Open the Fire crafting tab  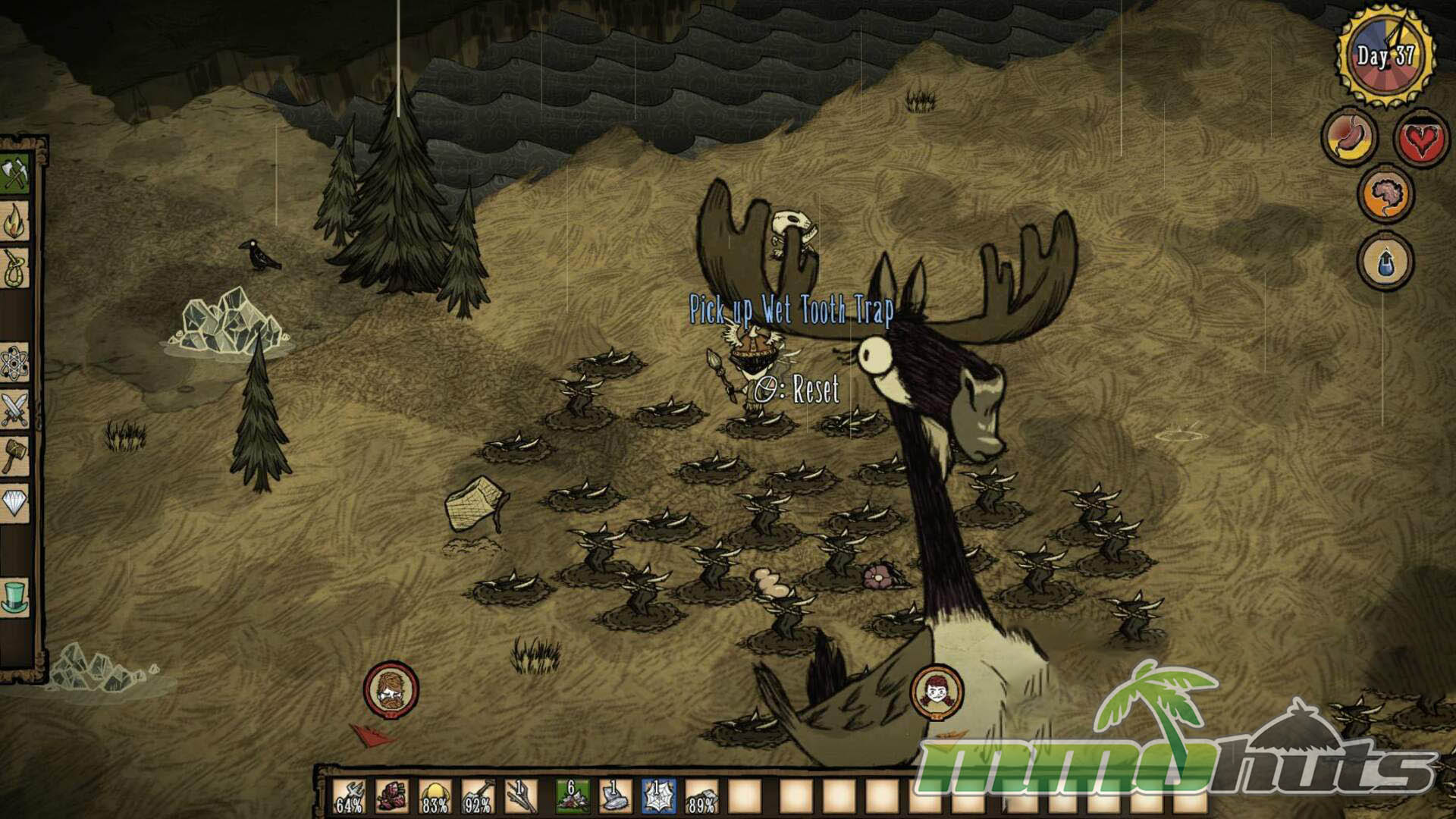(15, 223)
